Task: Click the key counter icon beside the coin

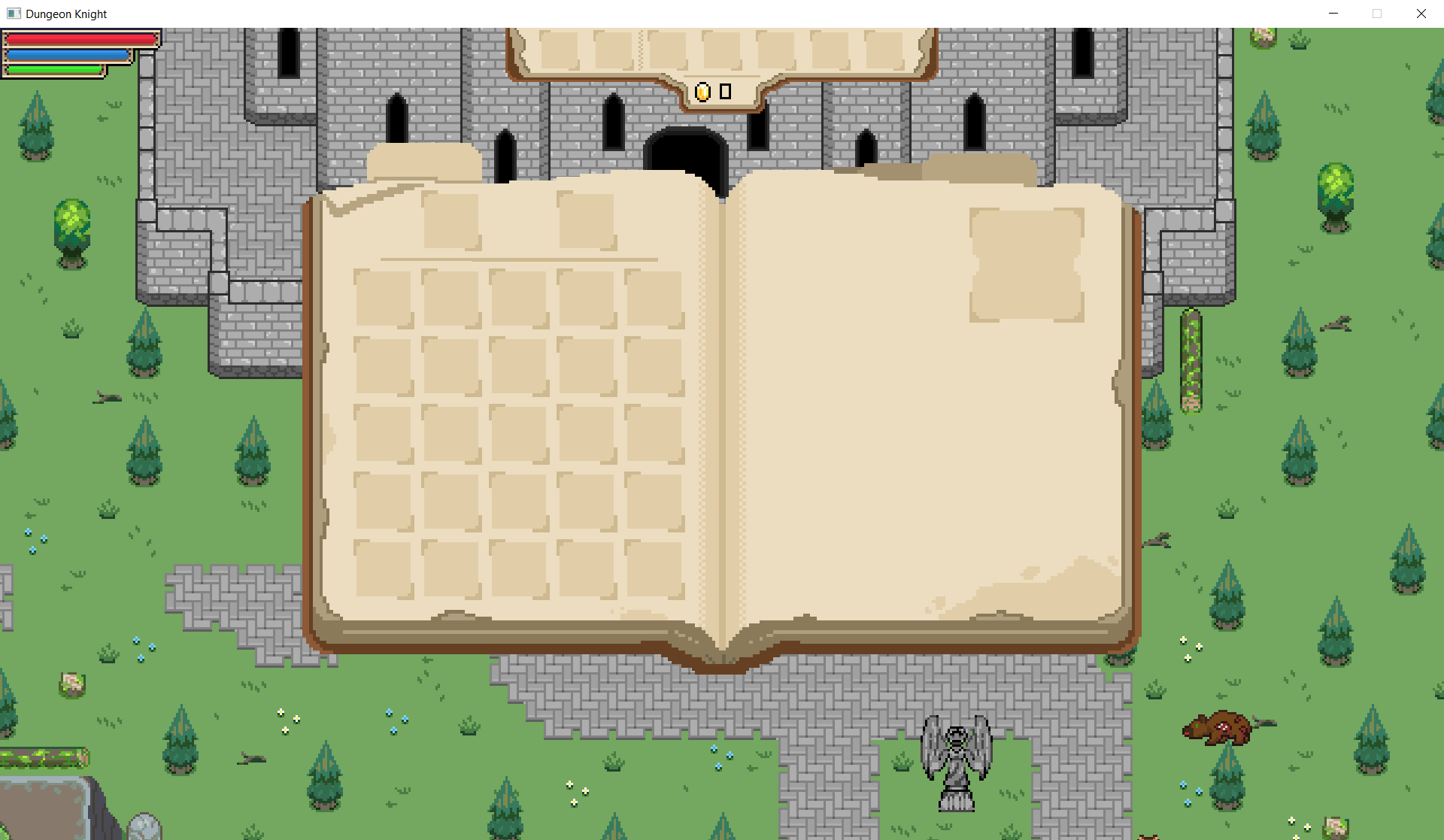Action: click(x=726, y=91)
